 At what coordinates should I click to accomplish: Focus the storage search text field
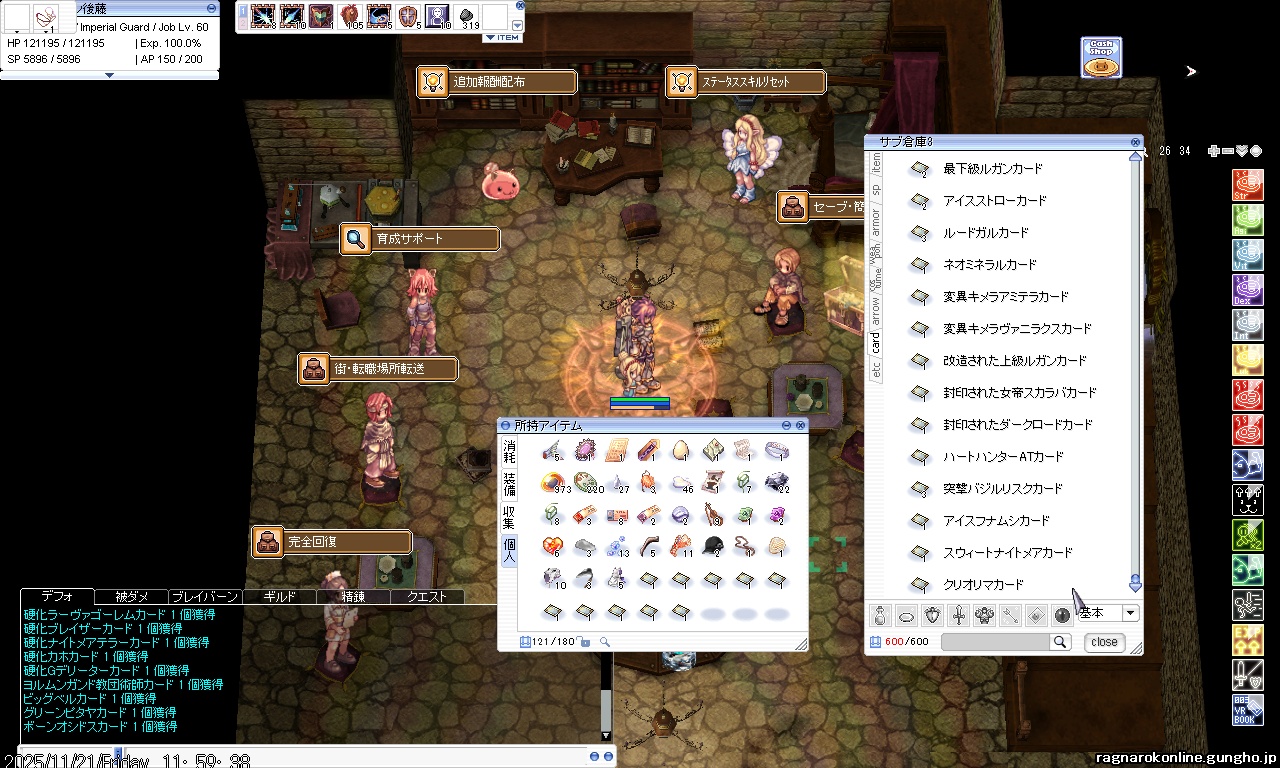pyautogui.click(x=994, y=642)
